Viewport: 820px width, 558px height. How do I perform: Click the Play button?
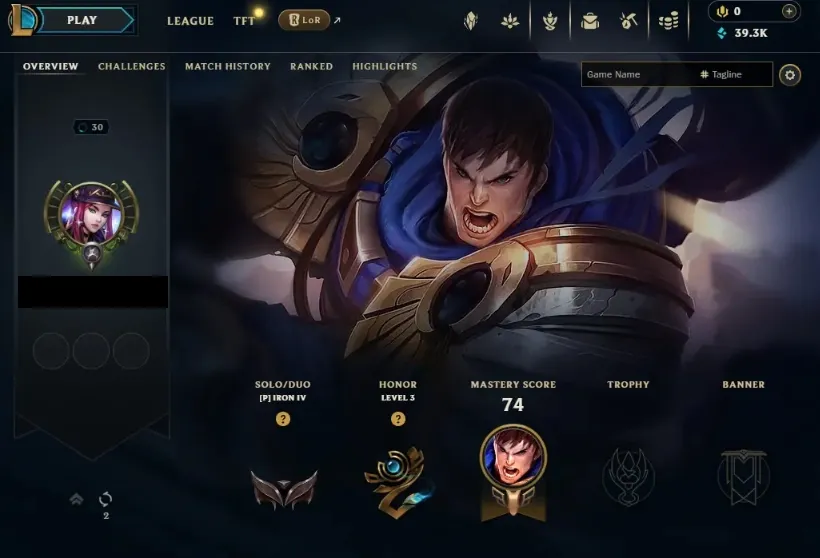coord(82,20)
